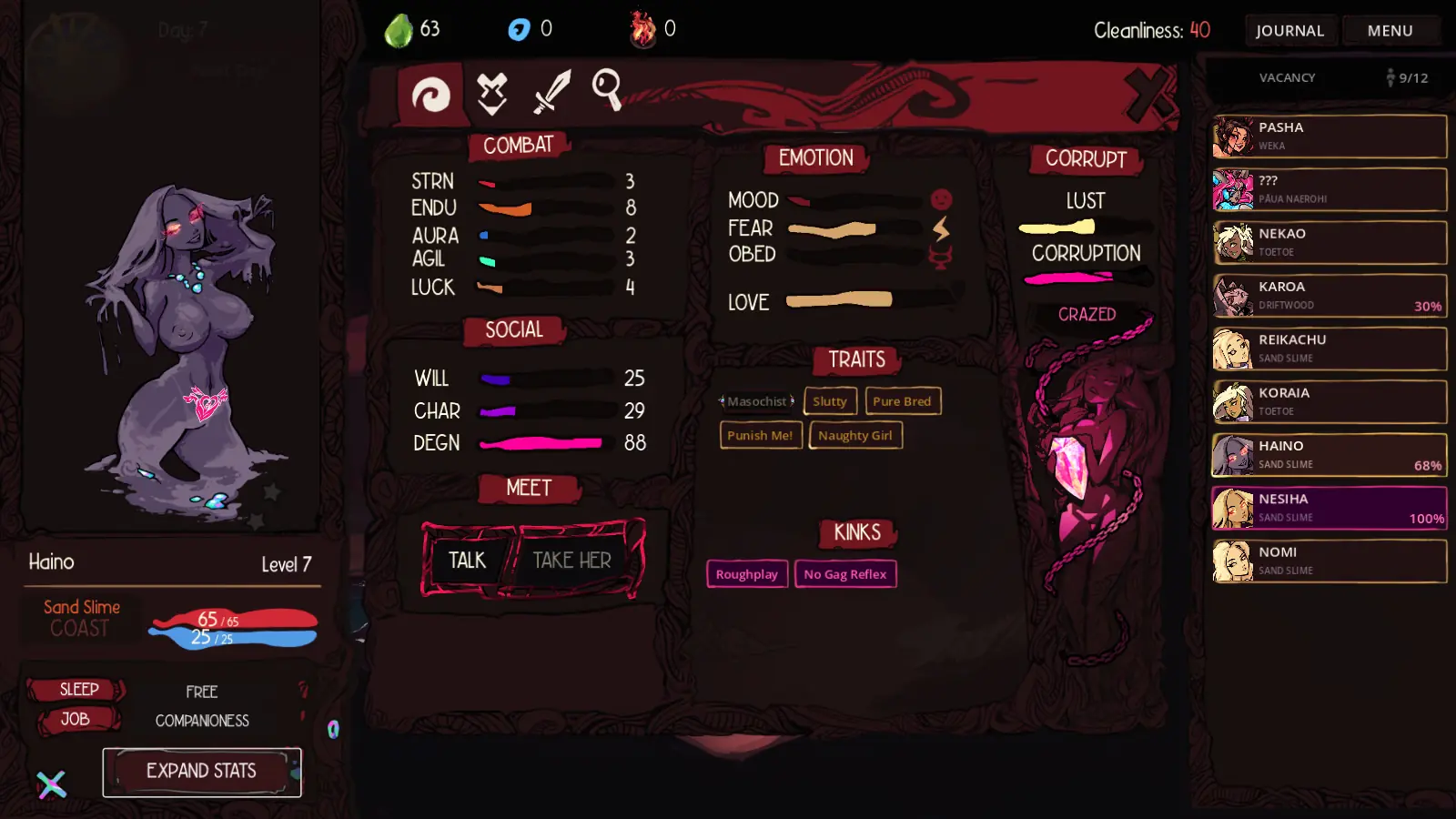Viewport: 1456px width, 819px height.
Task: Select Nesiha's highlighted row
Action: coord(1330,508)
